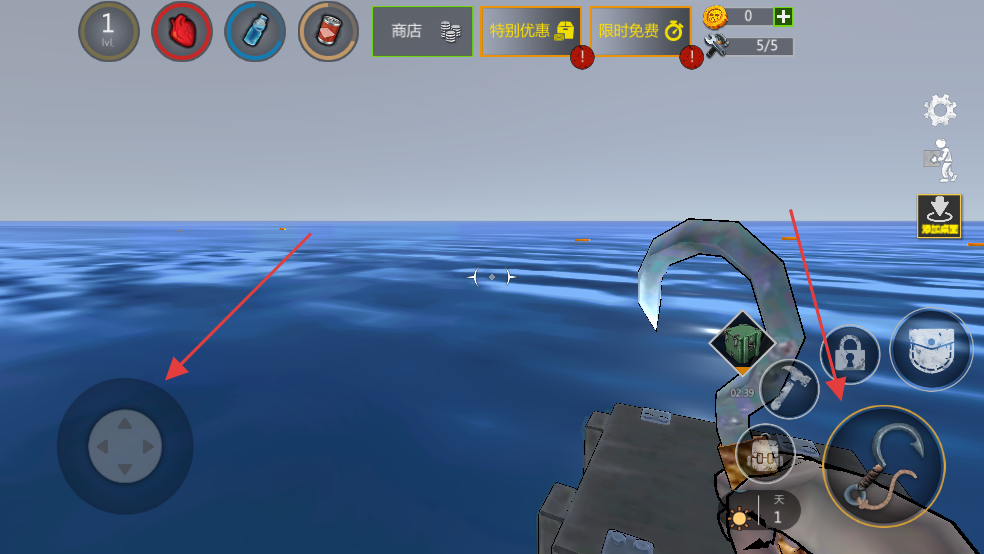Open the backpack

click(765, 453)
